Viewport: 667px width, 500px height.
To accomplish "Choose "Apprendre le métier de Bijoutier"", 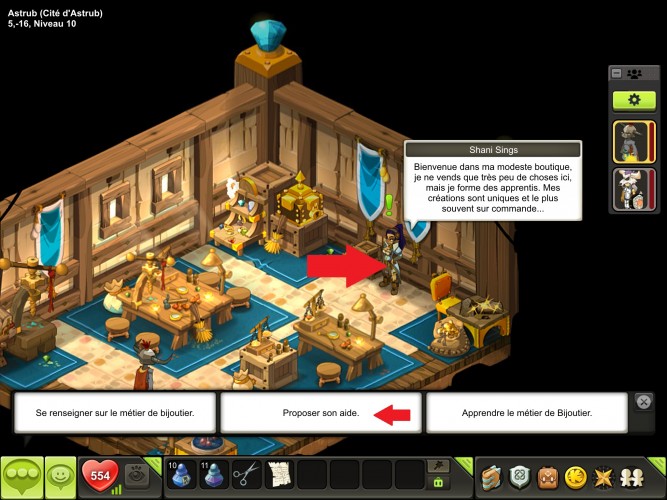I will (x=526, y=413).
